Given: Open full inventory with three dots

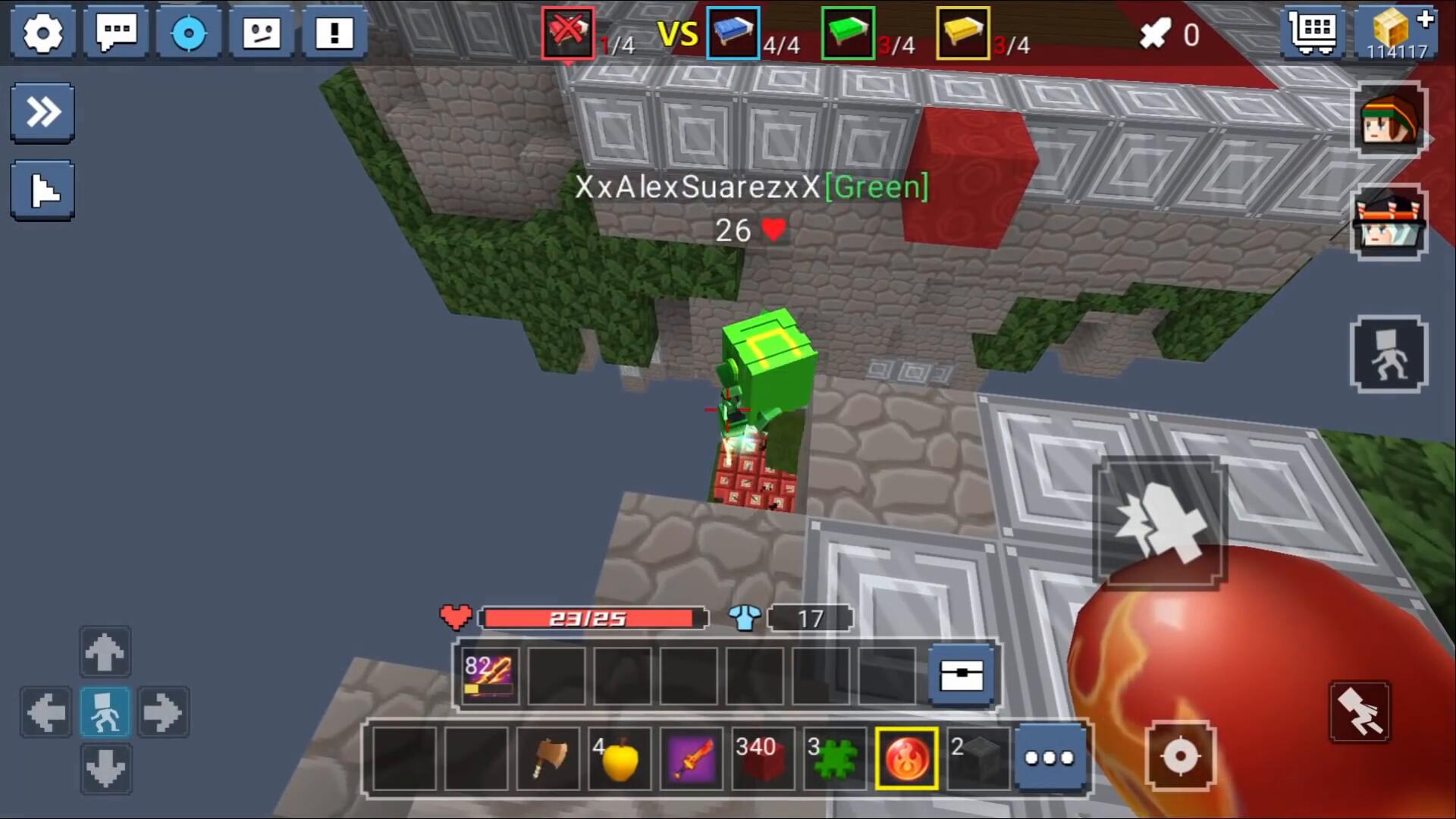Looking at the screenshot, I should pos(1050,758).
